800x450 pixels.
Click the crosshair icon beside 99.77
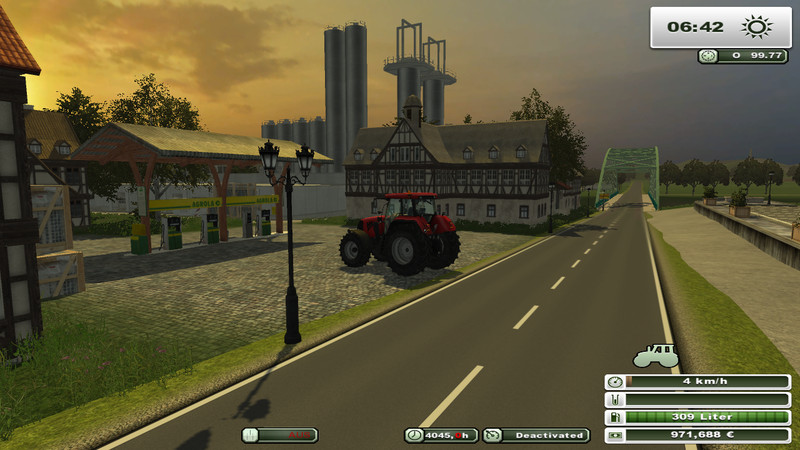point(708,56)
